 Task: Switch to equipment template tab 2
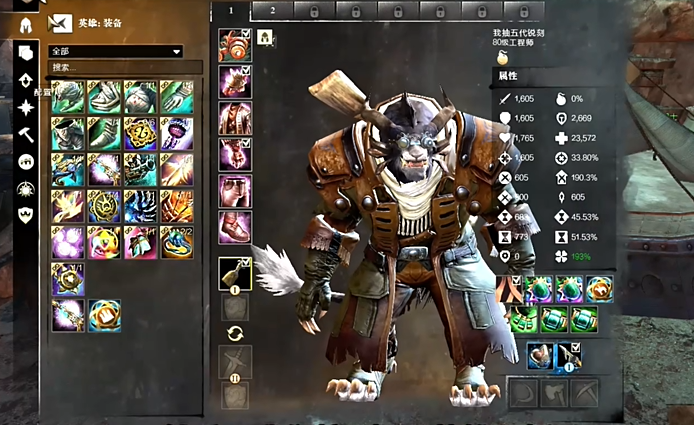(273, 10)
